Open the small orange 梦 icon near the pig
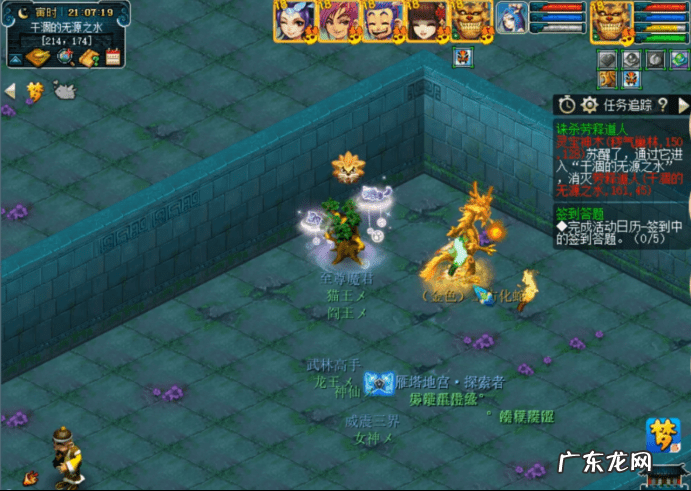Viewport: 691px width, 491px height. [36, 91]
